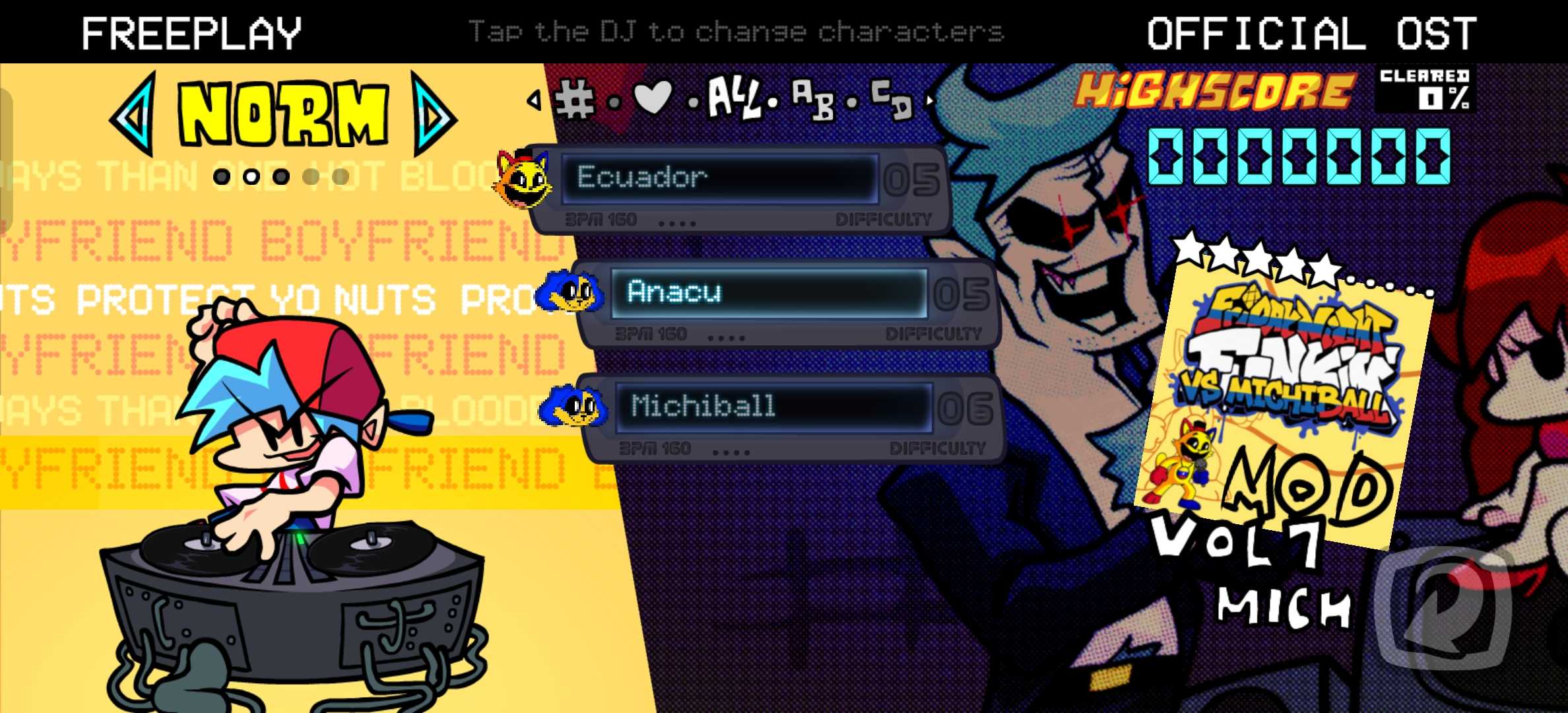Viewport: 1568px width, 713px height.
Task: Filter songs by the AB letter group
Action: coord(812,99)
